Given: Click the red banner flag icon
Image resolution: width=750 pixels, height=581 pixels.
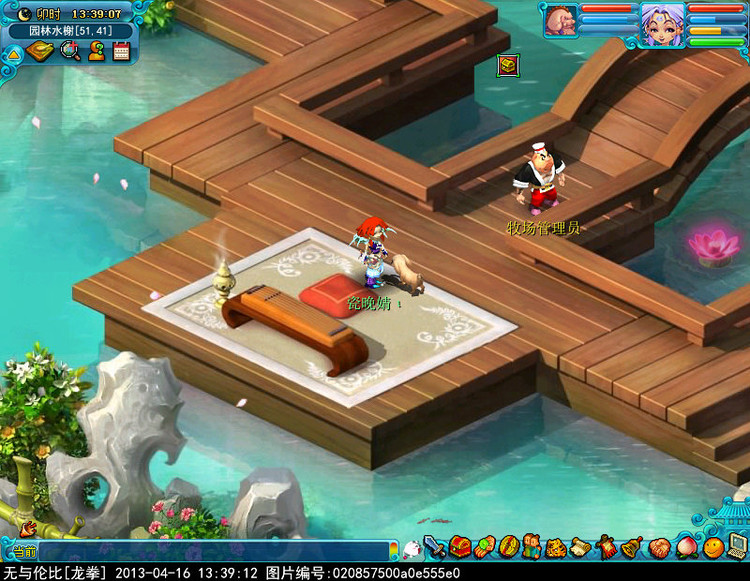Looking at the screenshot, I should point(606,547).
